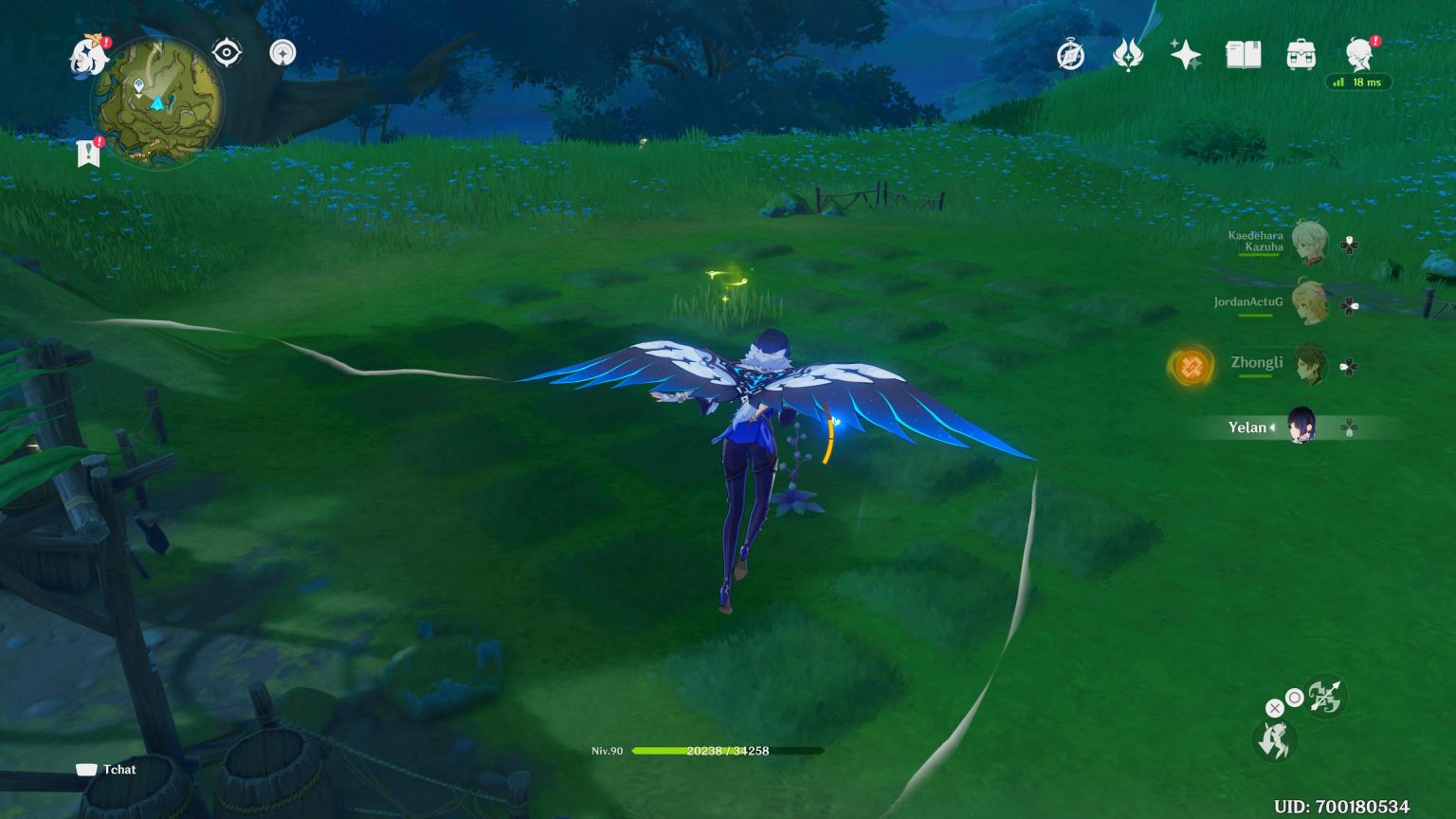Open the Battle Pass wings icon
This screenshot has height=819, width=1456.
click(x=1128, y=55)
